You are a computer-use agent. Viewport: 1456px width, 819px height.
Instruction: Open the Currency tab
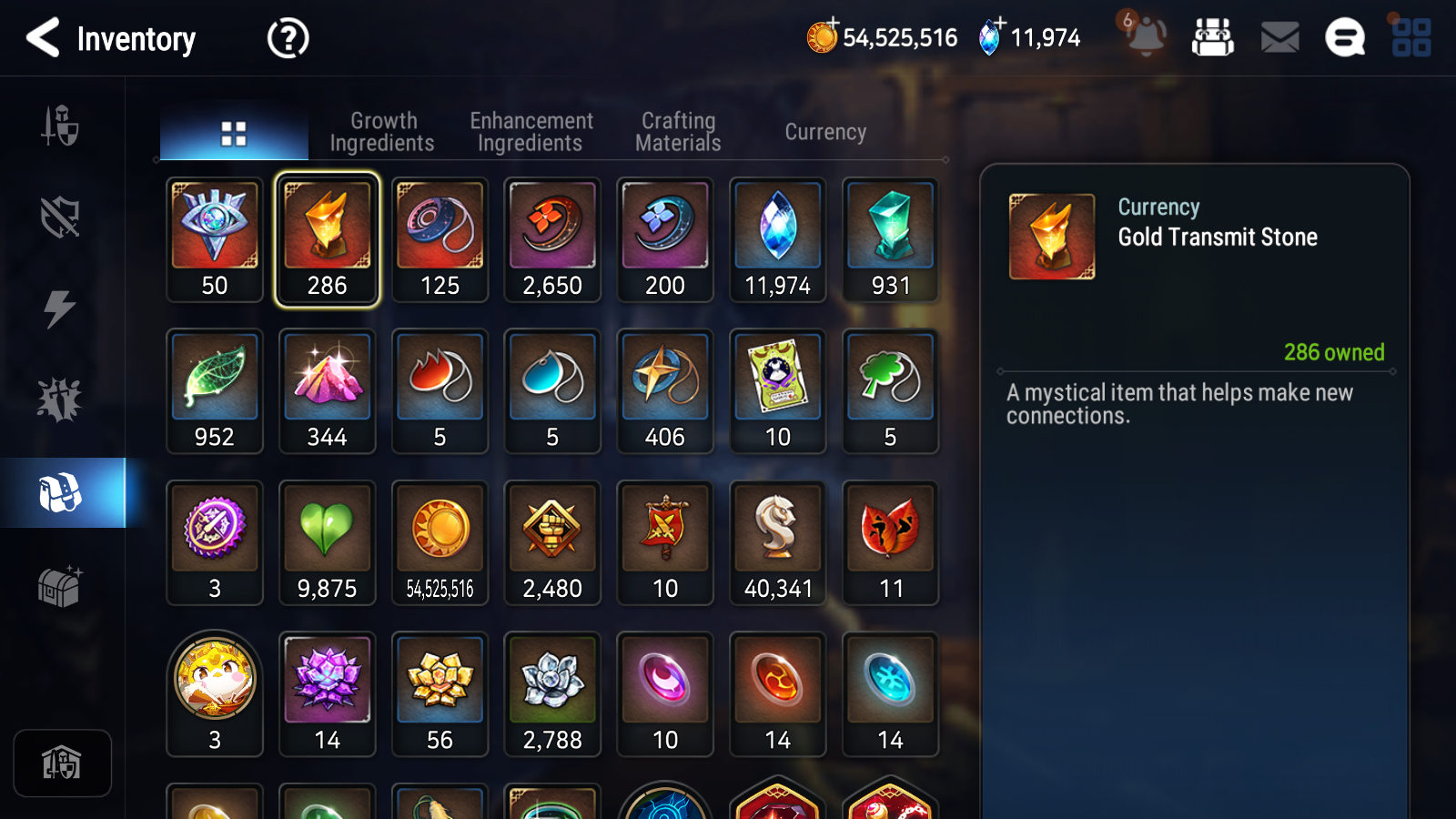(x=824, y=131)
